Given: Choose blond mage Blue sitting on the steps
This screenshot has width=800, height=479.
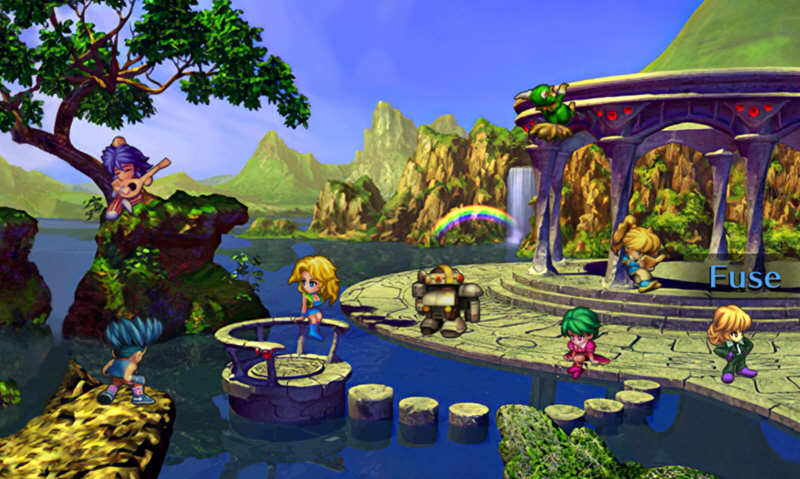Looking at the screenshot, I should coord(641,252).
